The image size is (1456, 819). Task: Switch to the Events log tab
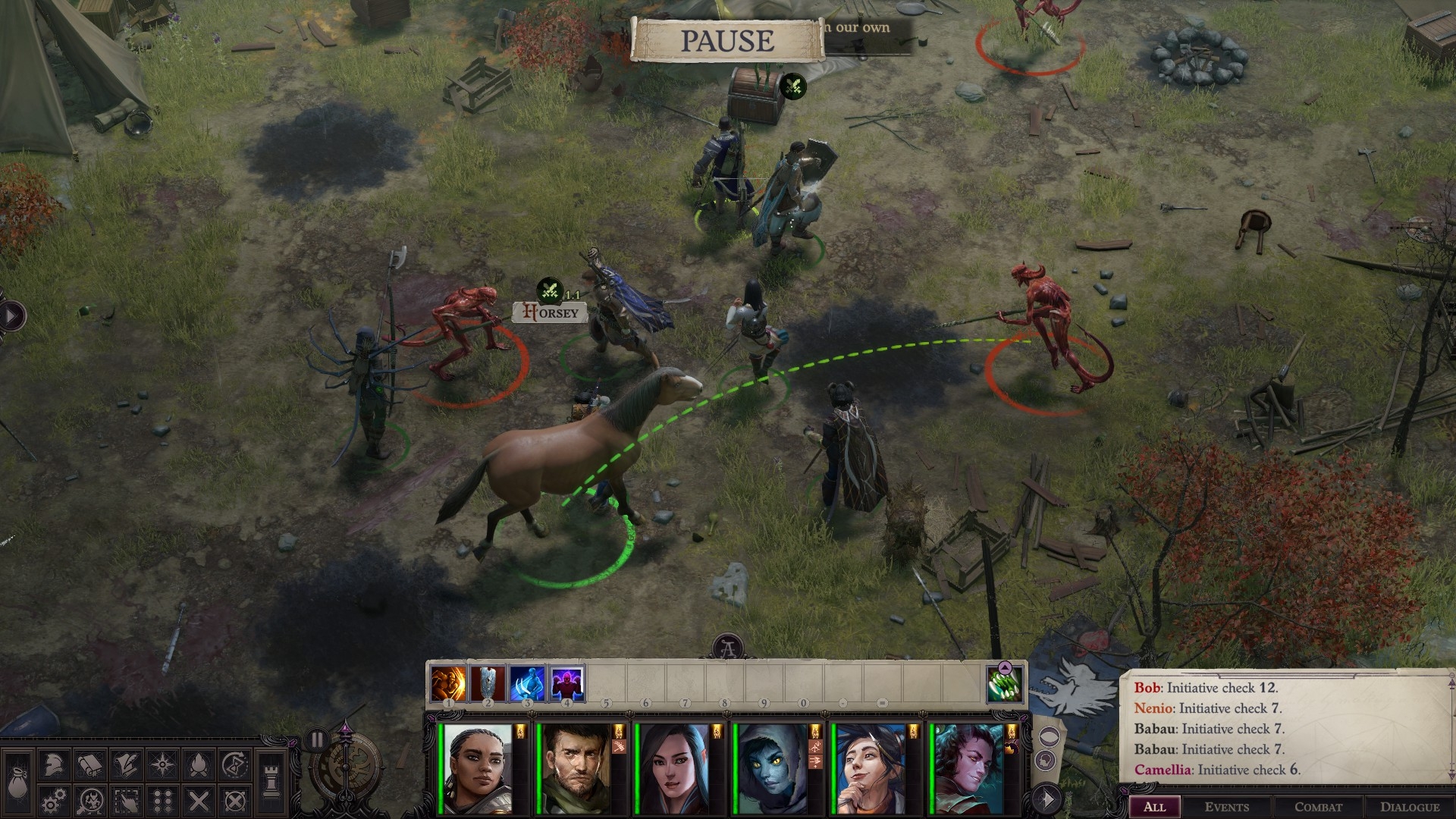pos(1226,807)
